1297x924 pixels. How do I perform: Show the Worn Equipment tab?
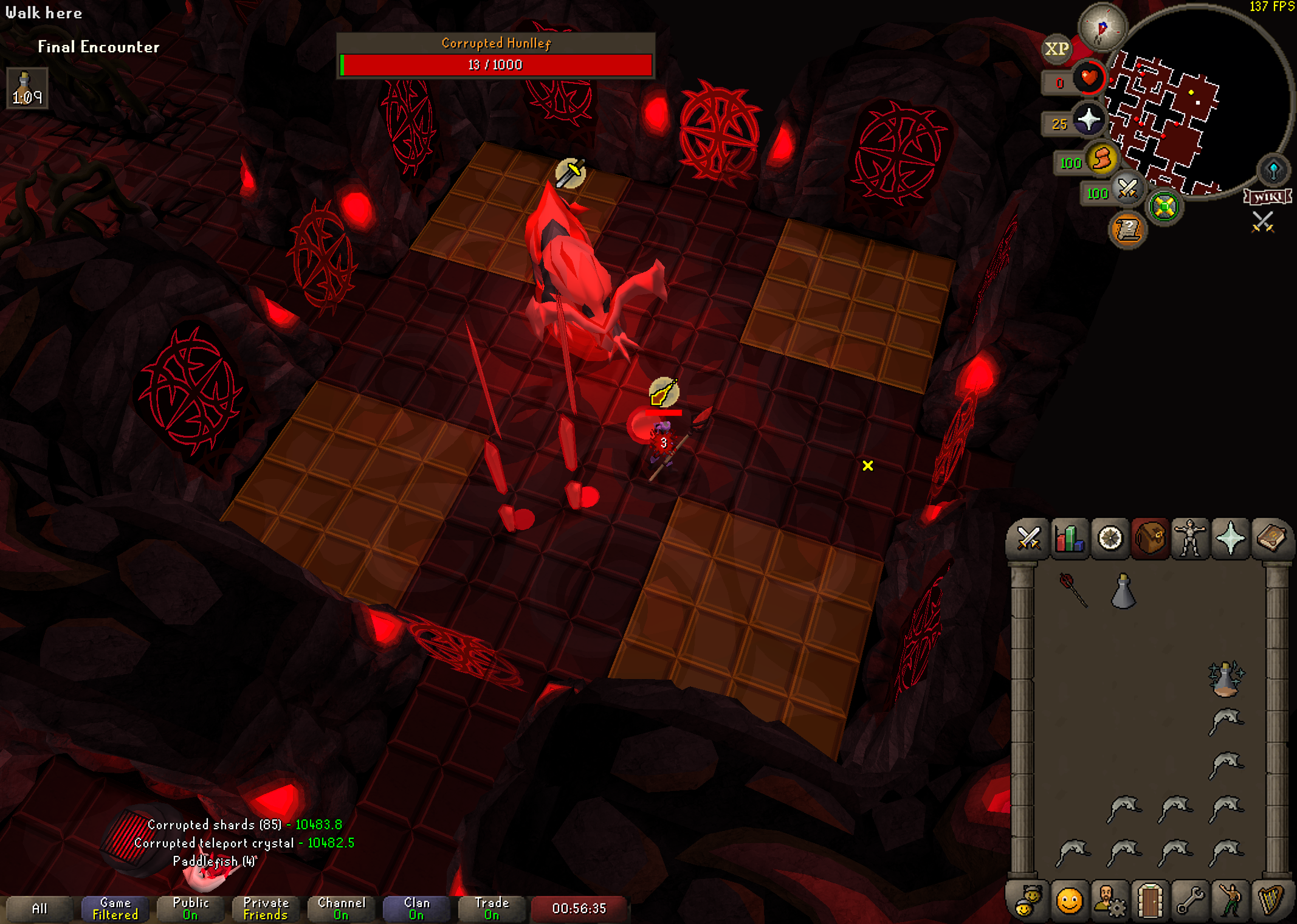[1190, 539]
